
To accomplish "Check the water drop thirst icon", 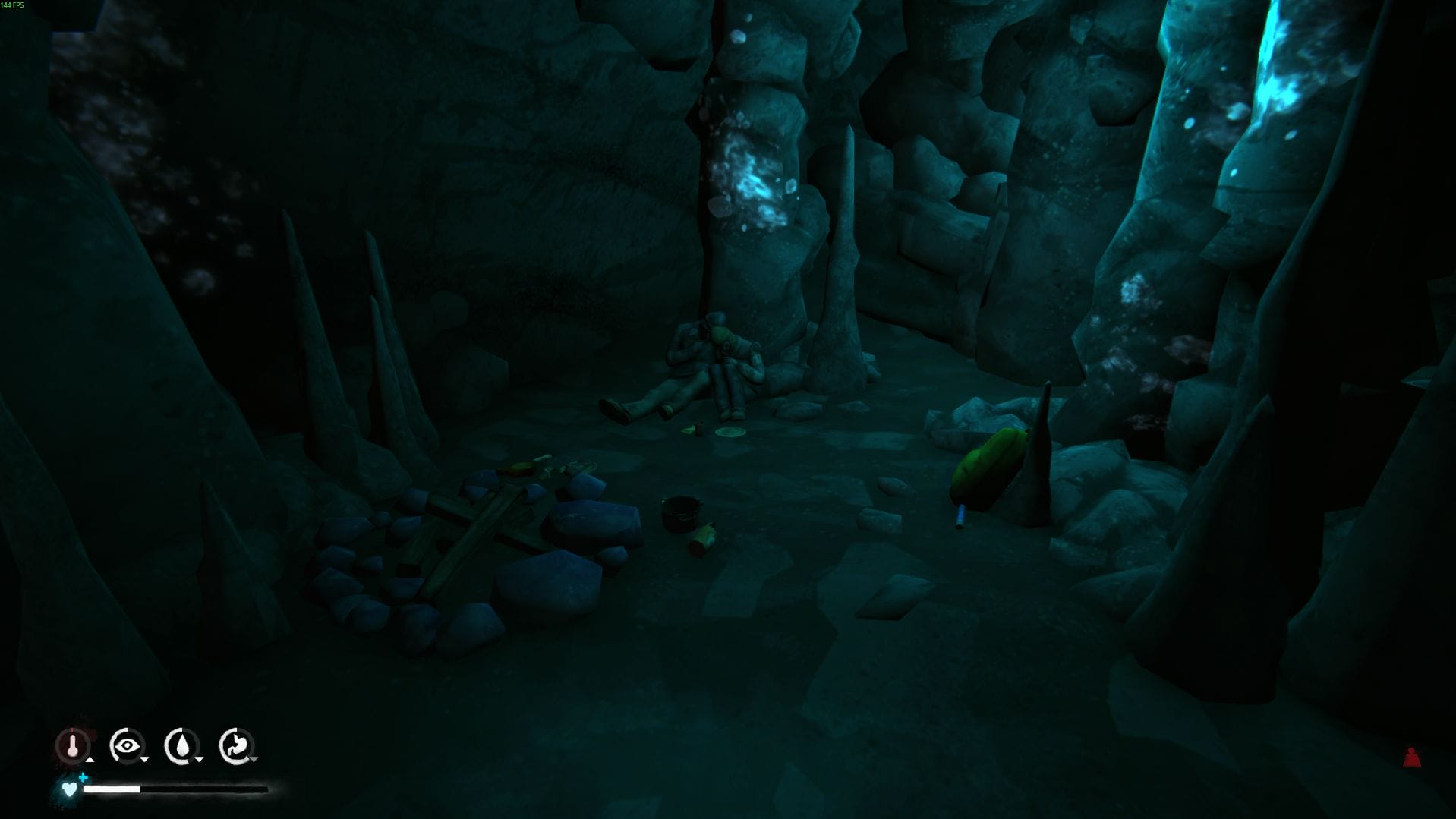I will (181, 745).
